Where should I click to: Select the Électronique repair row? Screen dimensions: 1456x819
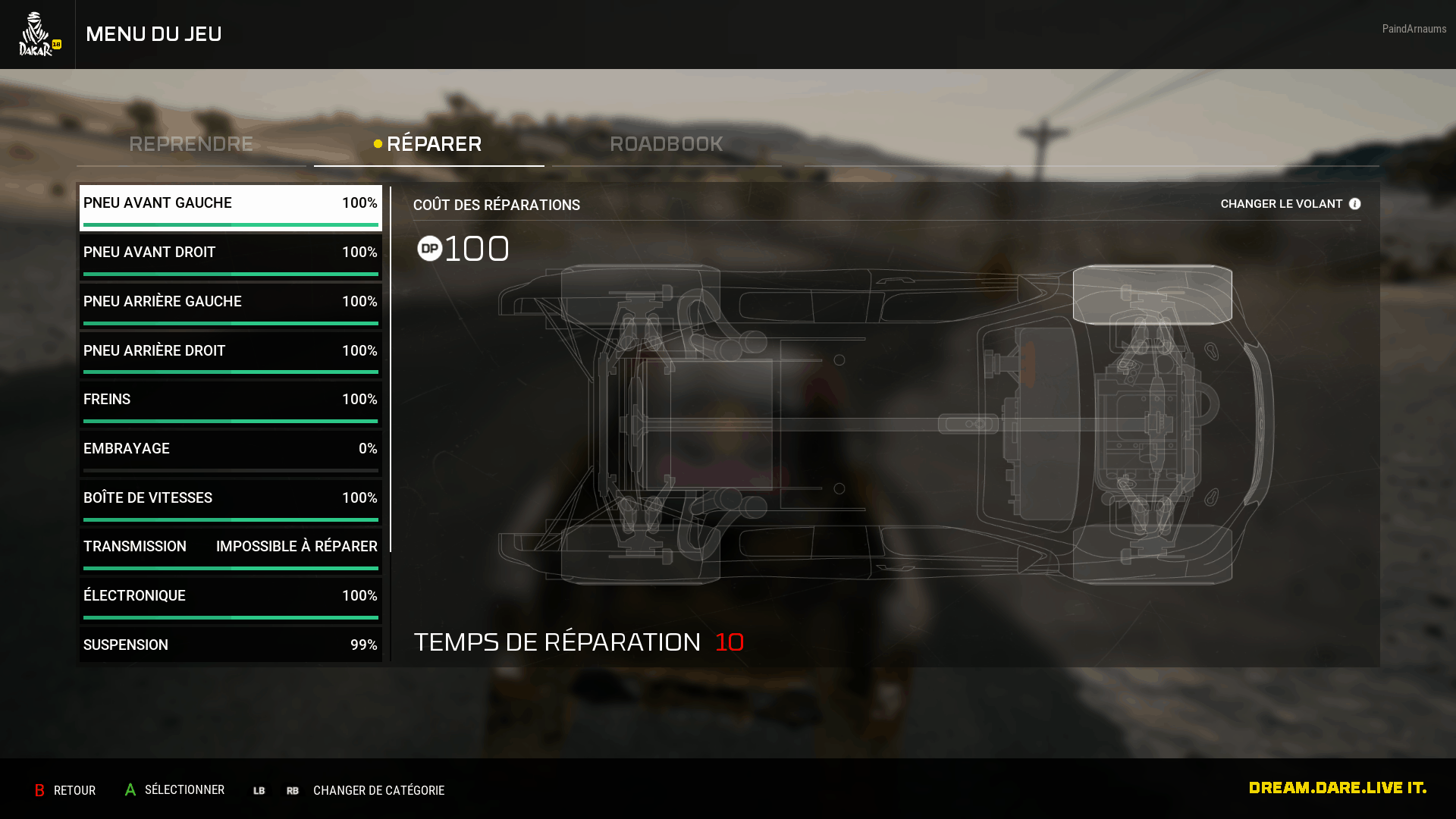click(x=231, y=600)
